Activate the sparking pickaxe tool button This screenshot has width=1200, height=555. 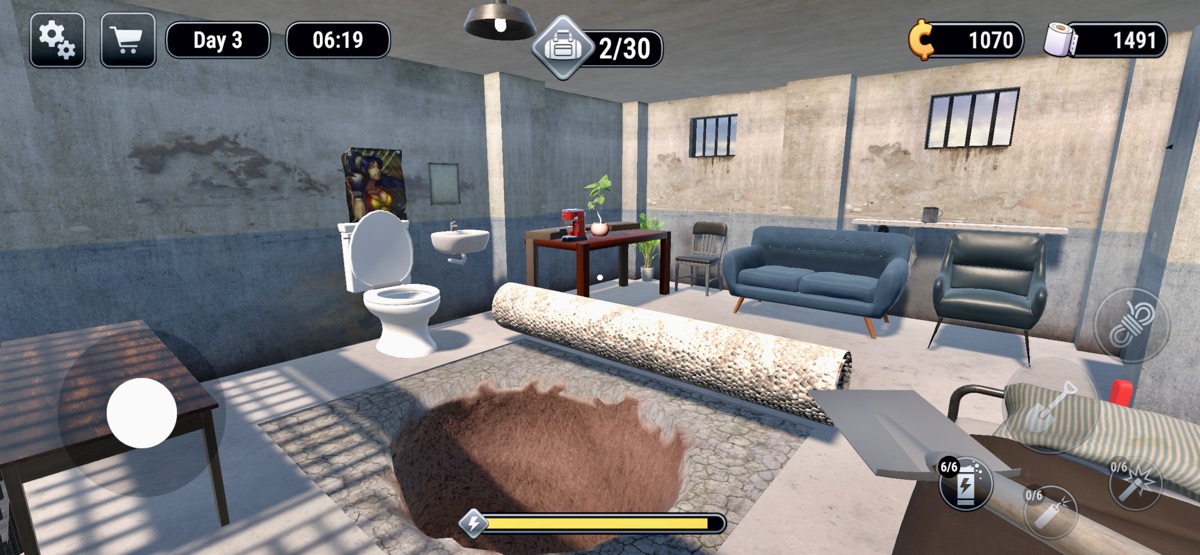pos(1136,484)
